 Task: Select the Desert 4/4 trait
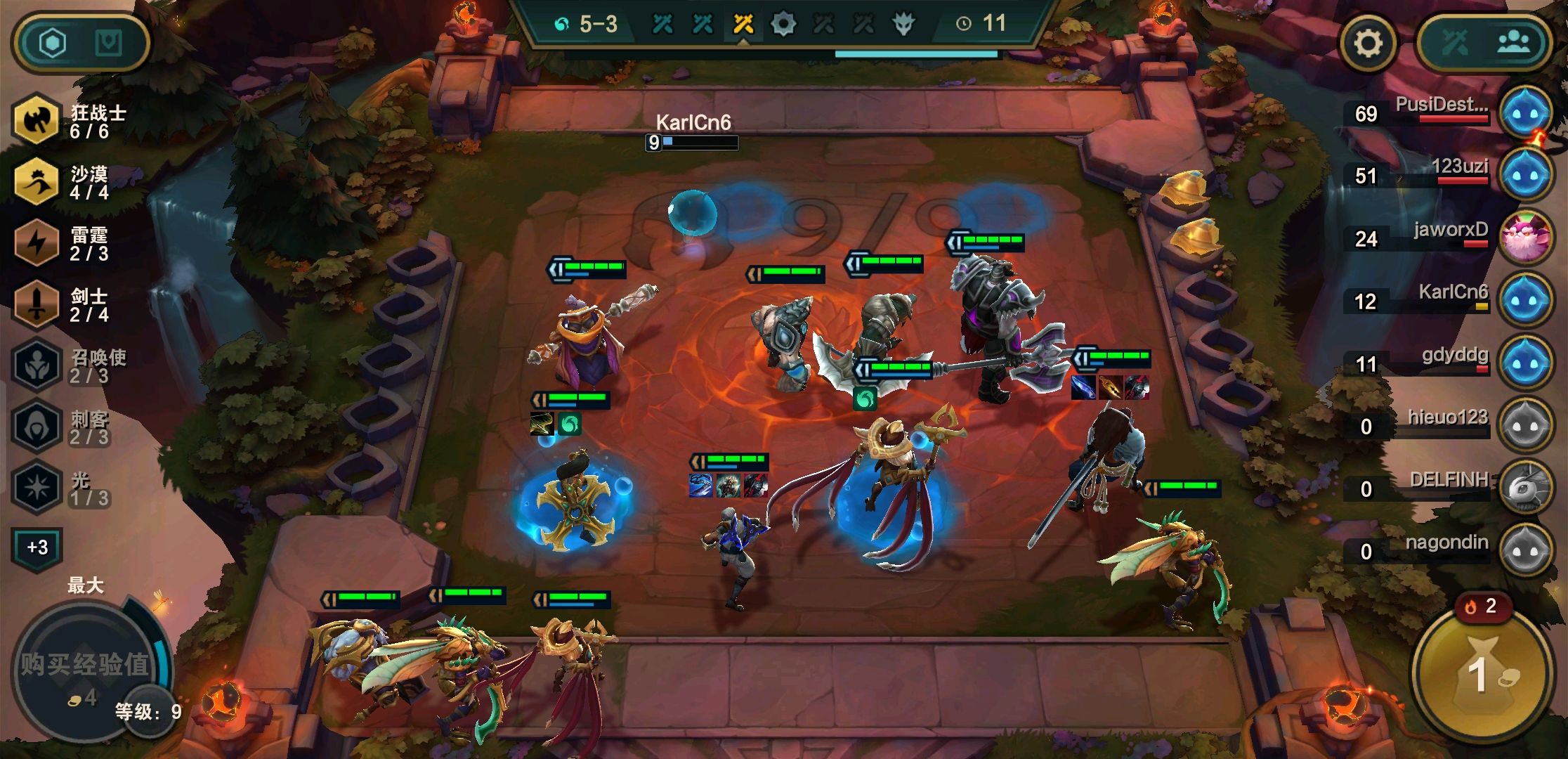click(x=37, y=182)
